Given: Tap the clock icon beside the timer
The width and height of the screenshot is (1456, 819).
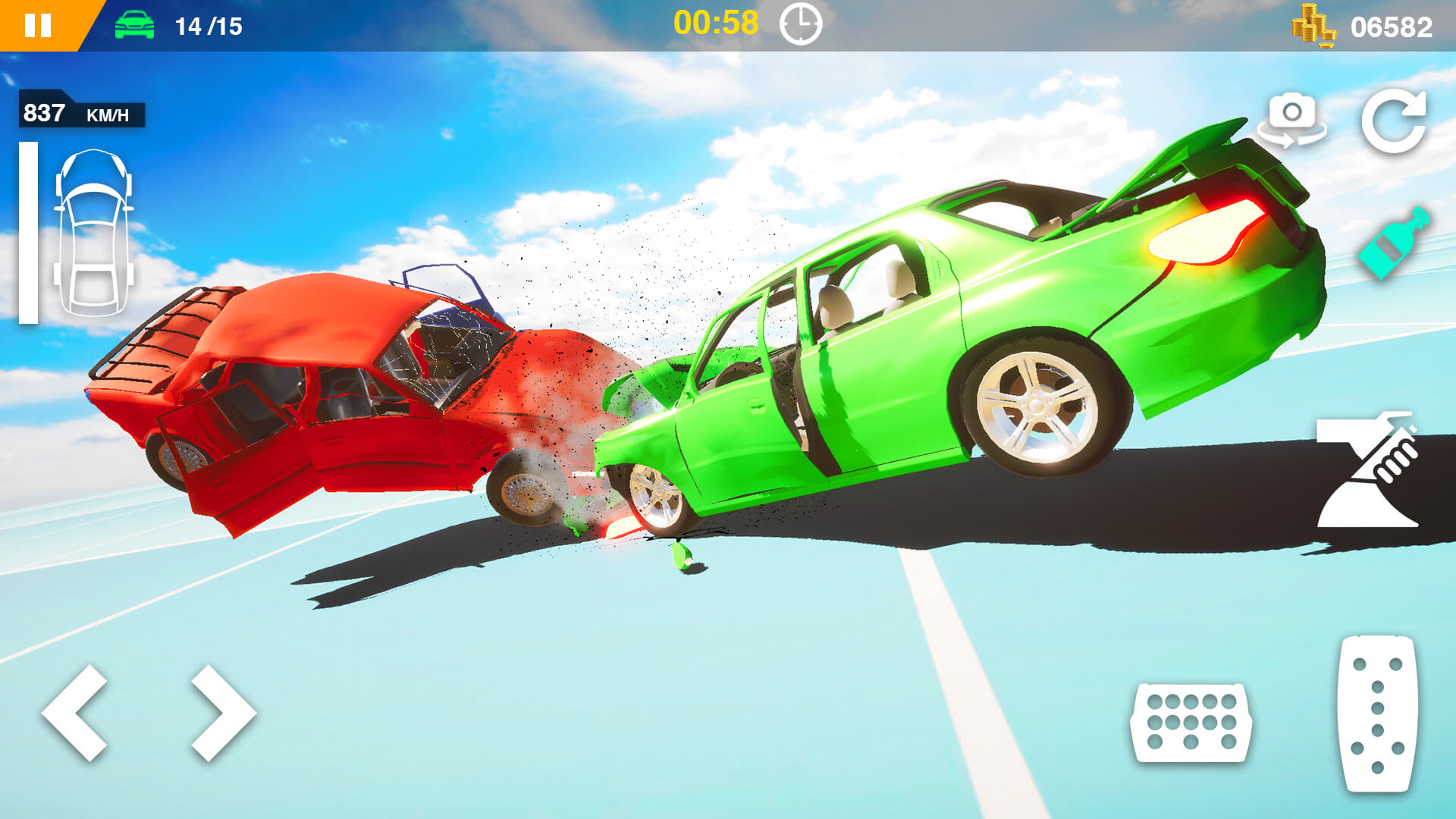Looking at the screenshot, I should click(x=802, y=24).
